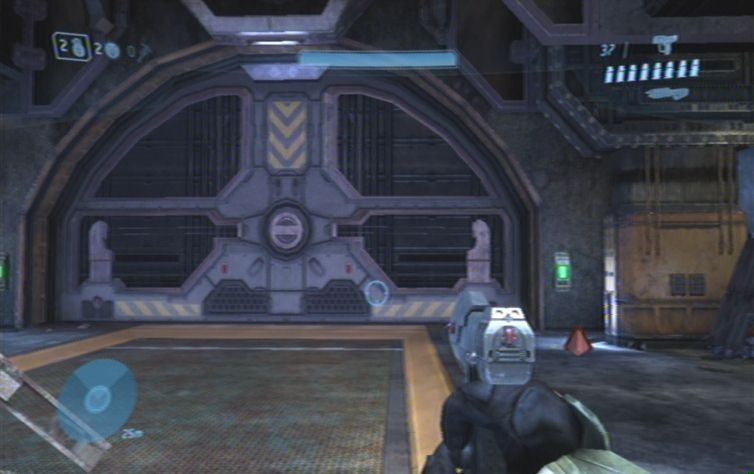Select the pistol weapon icon

tap(665, 43)
